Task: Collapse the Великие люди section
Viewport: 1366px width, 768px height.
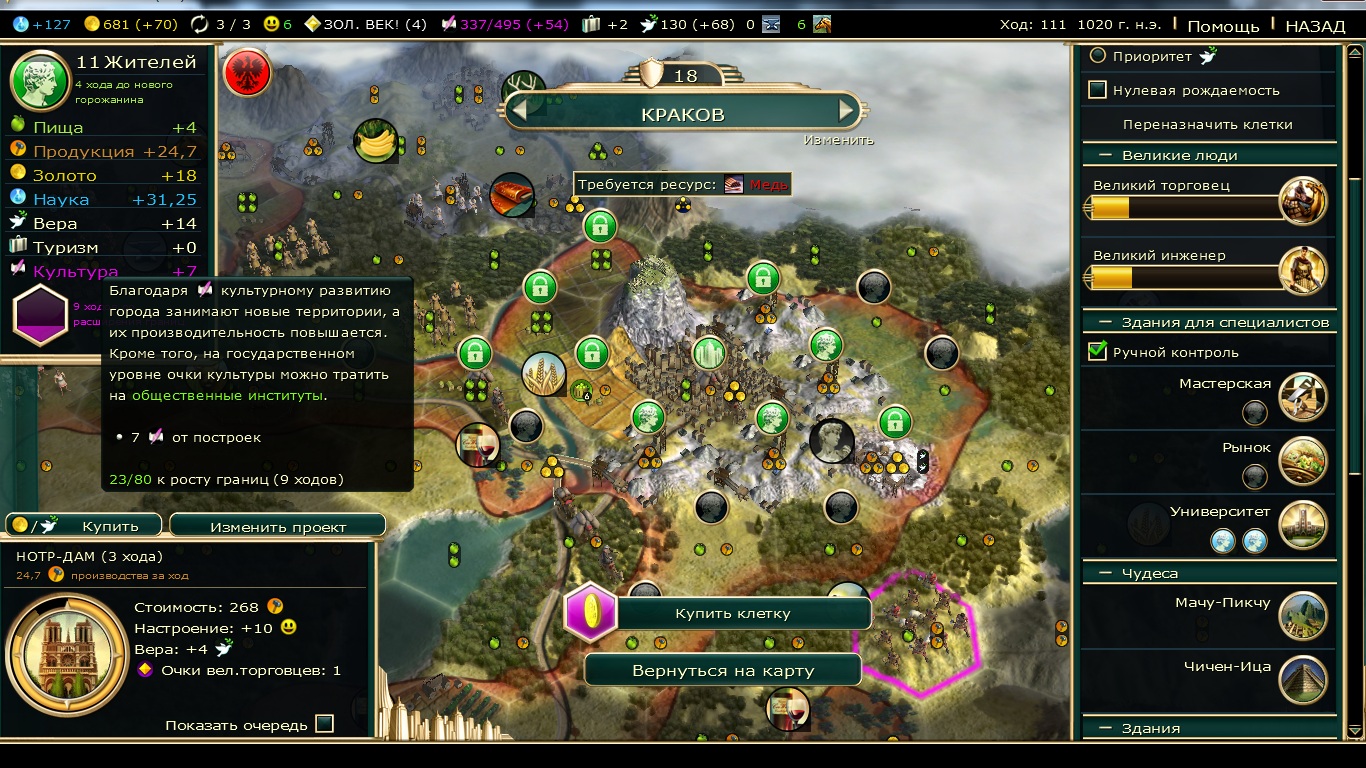Action: pyautogui.click(x=1106, y=156)
